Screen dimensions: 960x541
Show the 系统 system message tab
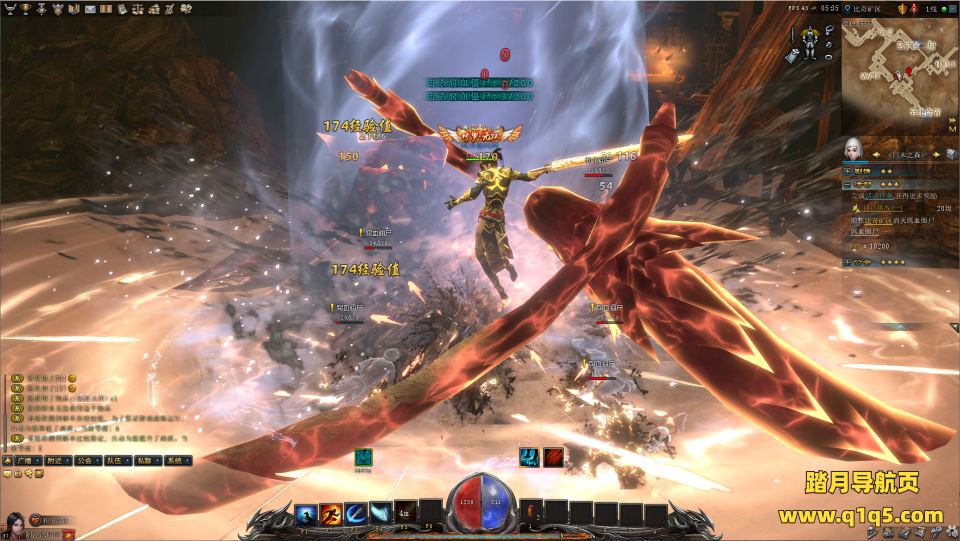pyautogui.click(x=177, y=461)
